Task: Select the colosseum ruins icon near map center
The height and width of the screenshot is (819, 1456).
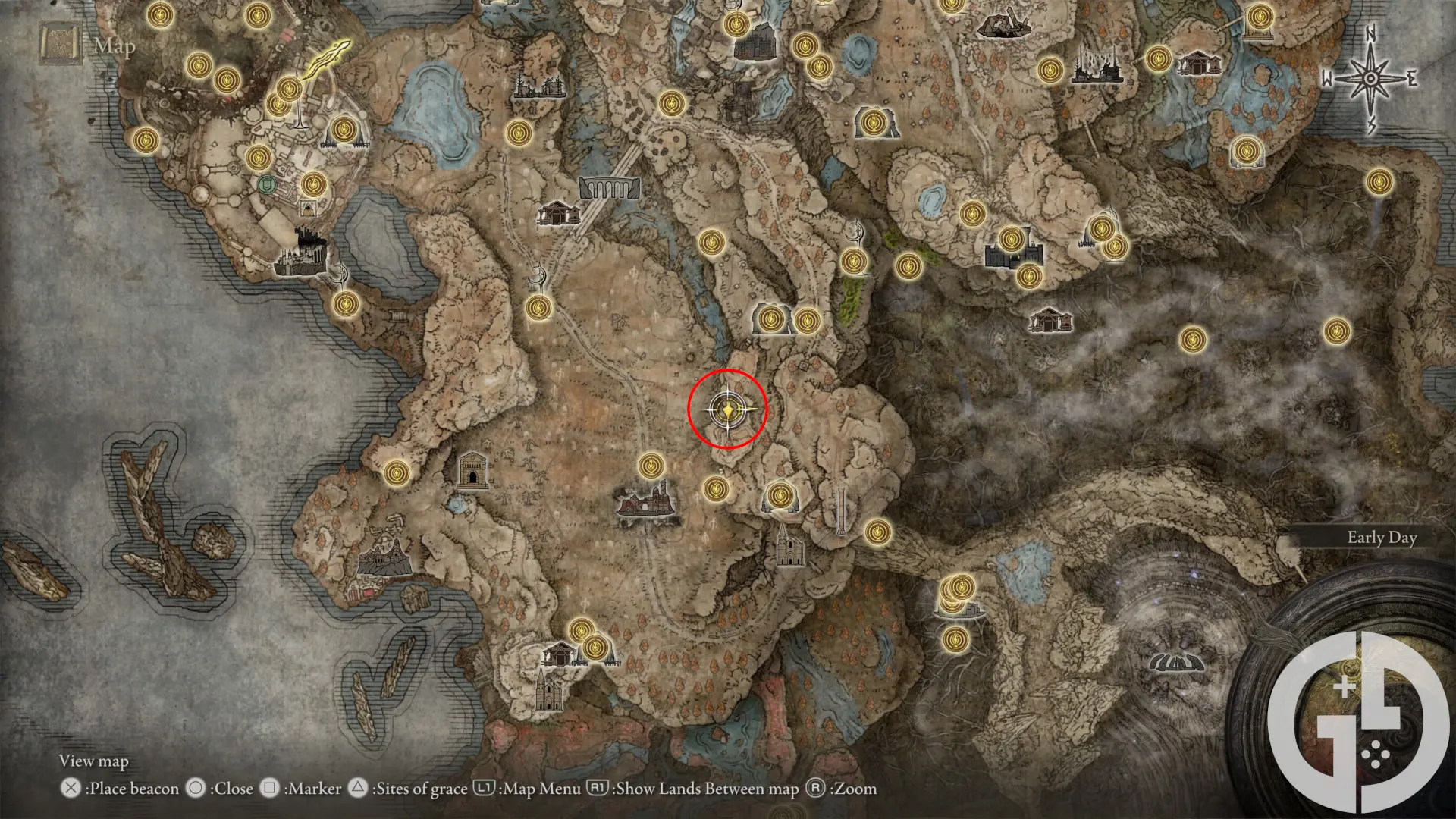Action: [645, 503]
